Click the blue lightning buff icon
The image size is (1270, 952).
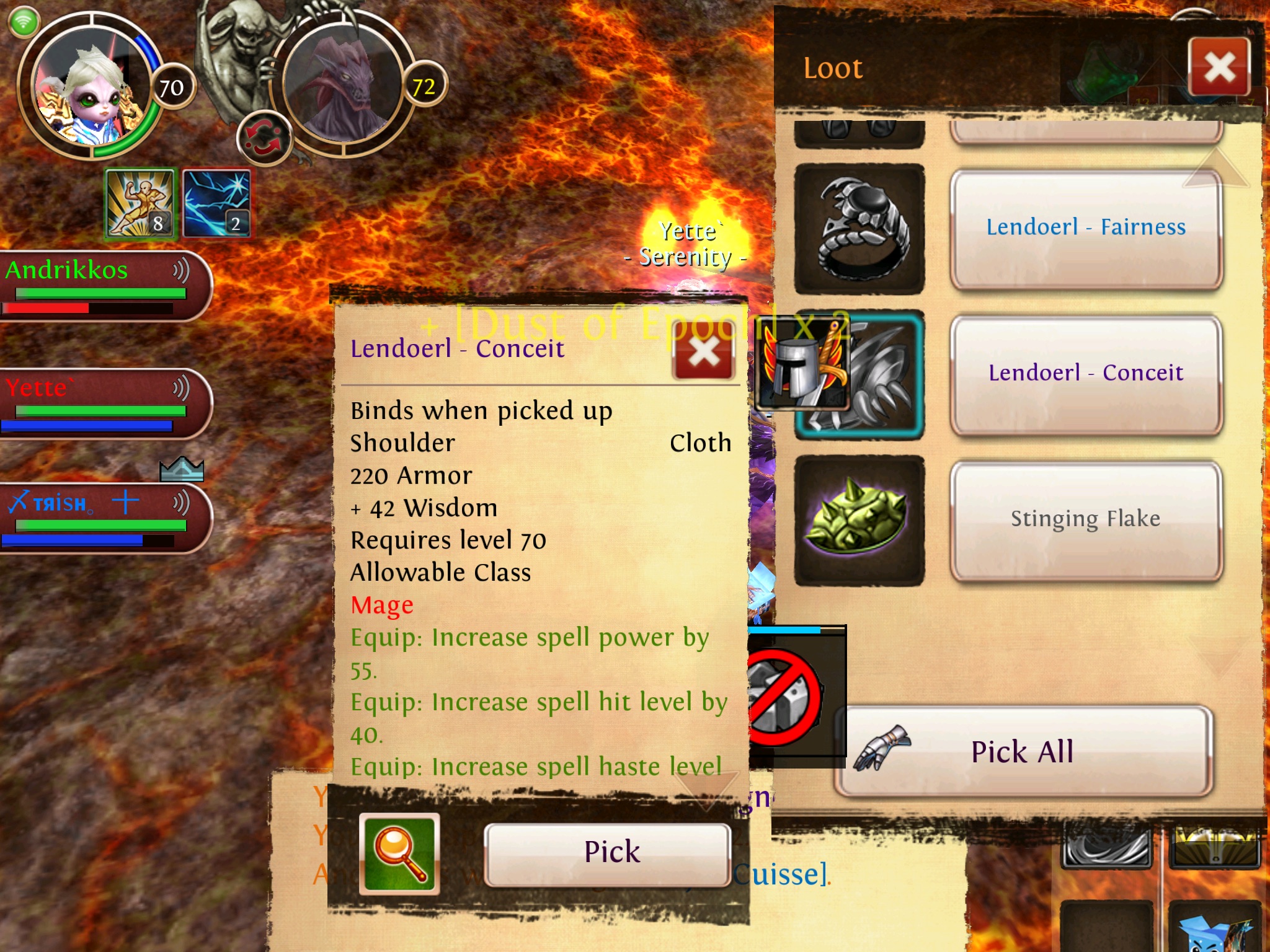tap(217, 203)
